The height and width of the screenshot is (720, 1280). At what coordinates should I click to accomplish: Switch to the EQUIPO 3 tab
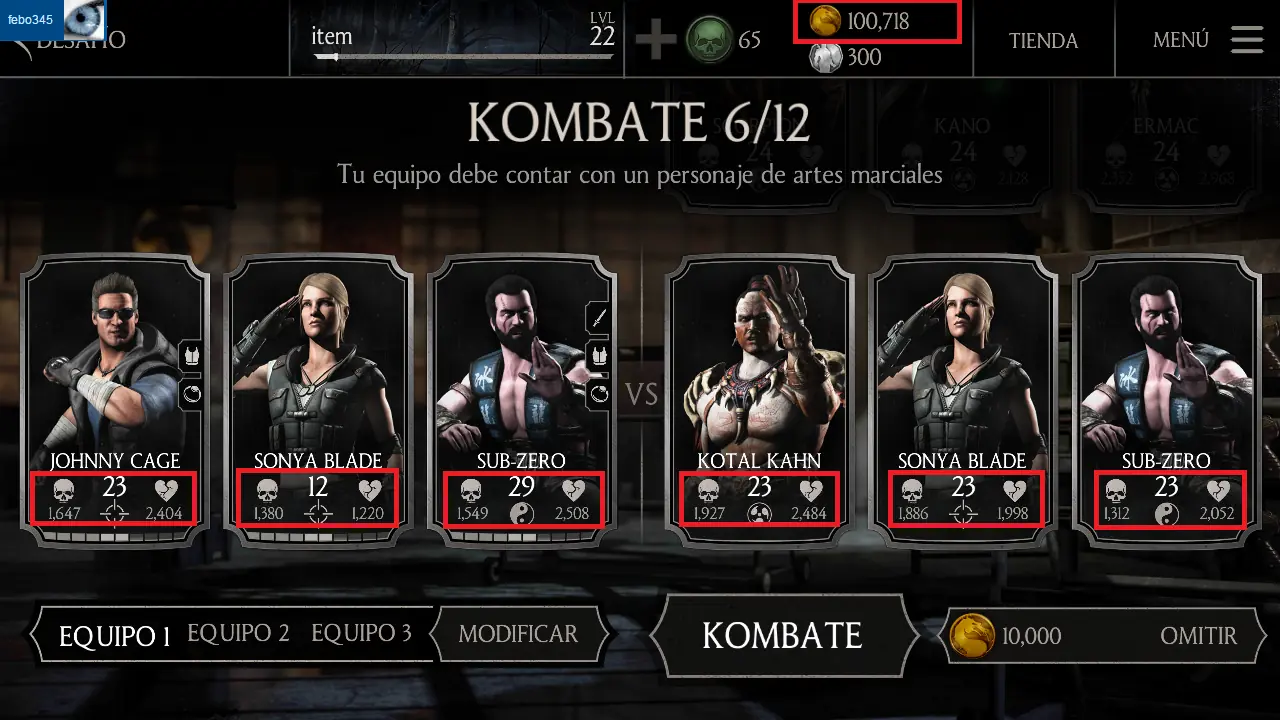pyautogui.click(x=362, y=633)
